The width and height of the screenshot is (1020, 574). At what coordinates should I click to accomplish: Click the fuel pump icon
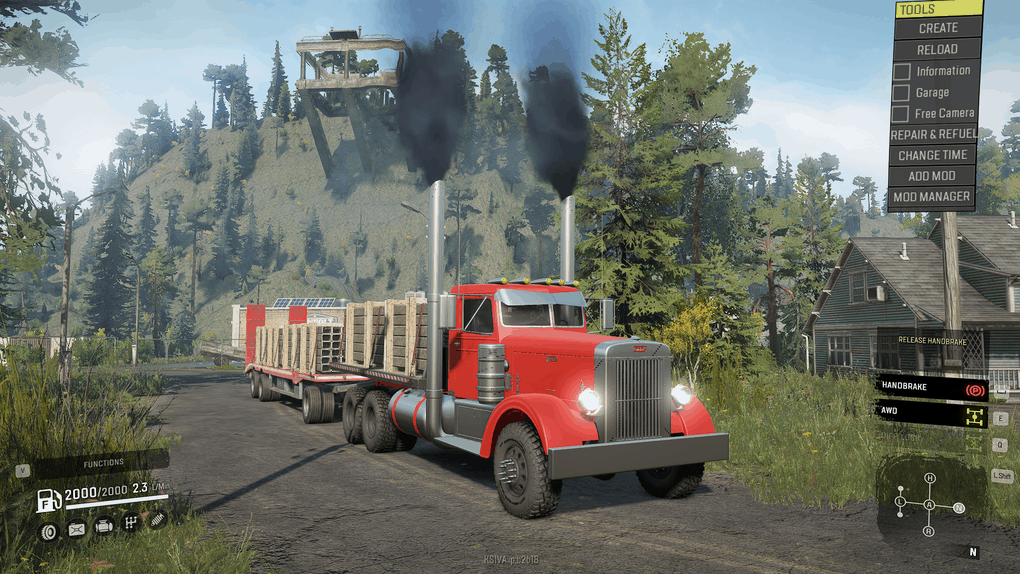coord(47,501)
